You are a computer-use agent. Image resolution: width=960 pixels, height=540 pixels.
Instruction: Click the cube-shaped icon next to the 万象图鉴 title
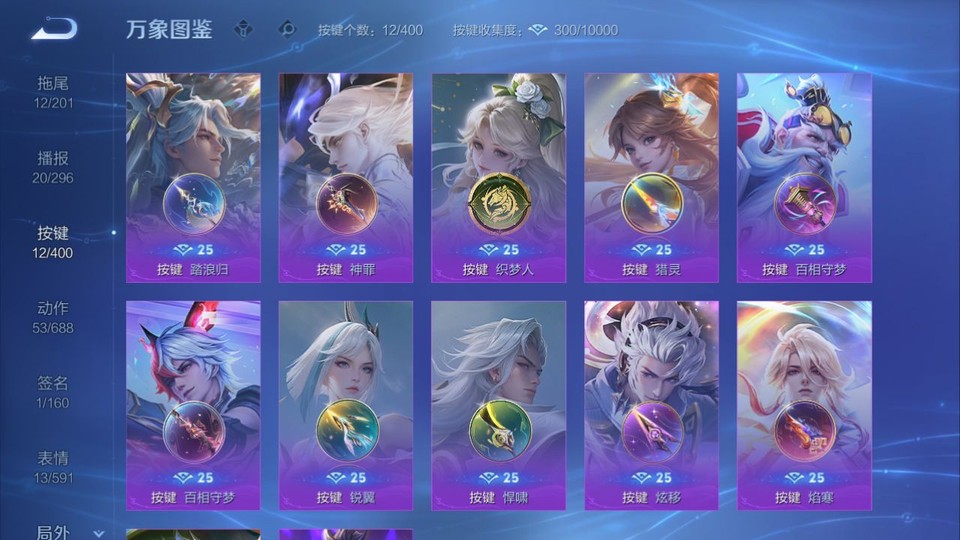pos(243,29)
